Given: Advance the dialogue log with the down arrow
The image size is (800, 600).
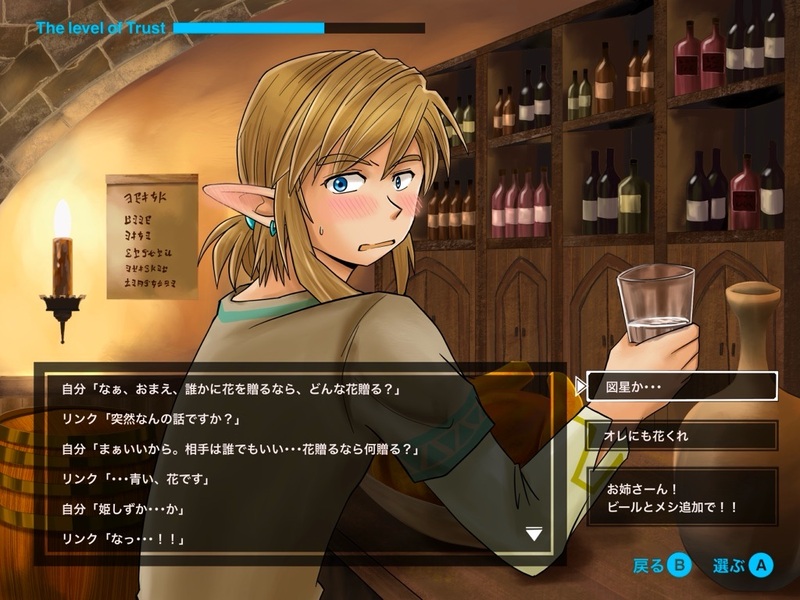Looking at the screenshot, I should click(x=534, y=535).
